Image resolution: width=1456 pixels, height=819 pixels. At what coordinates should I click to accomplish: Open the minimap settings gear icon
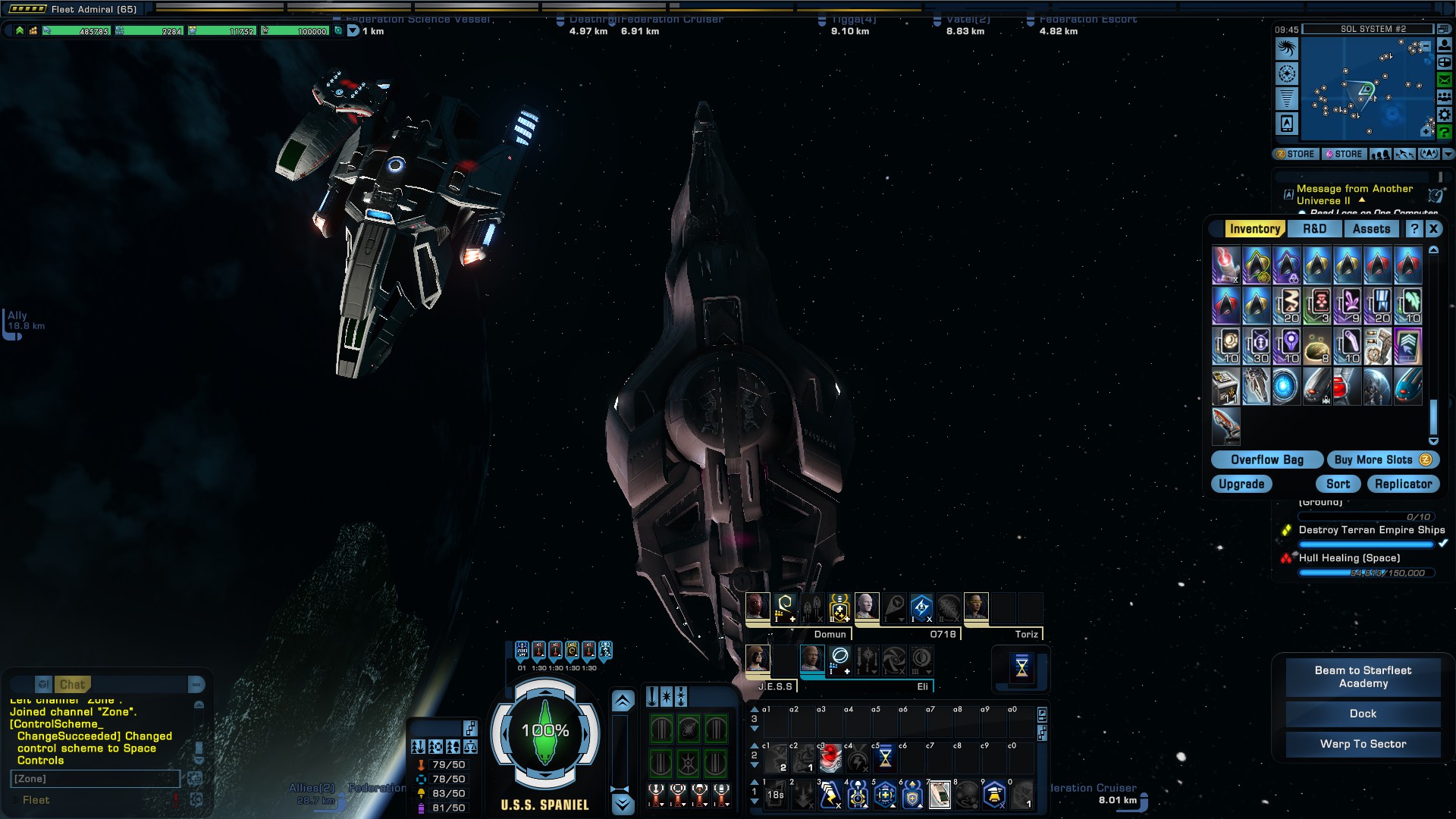[x=1445, y=114]
